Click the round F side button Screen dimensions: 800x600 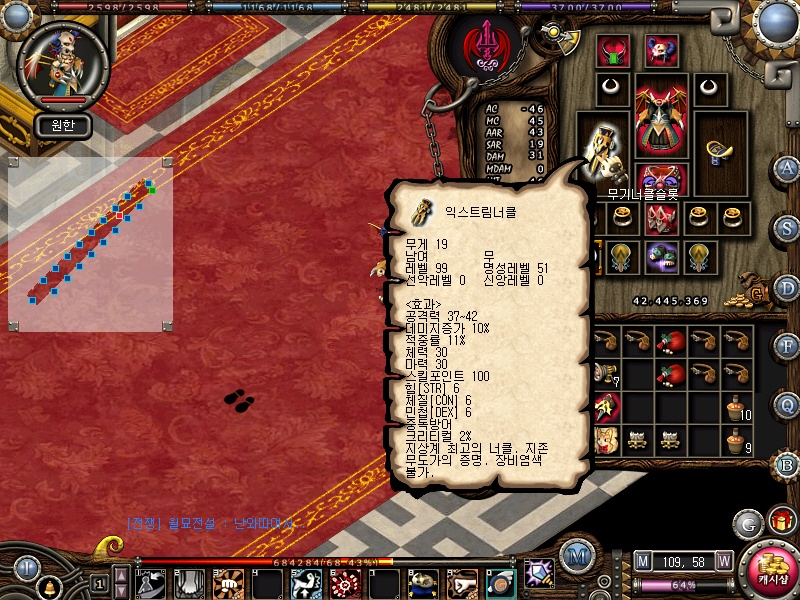coord(787,346)
